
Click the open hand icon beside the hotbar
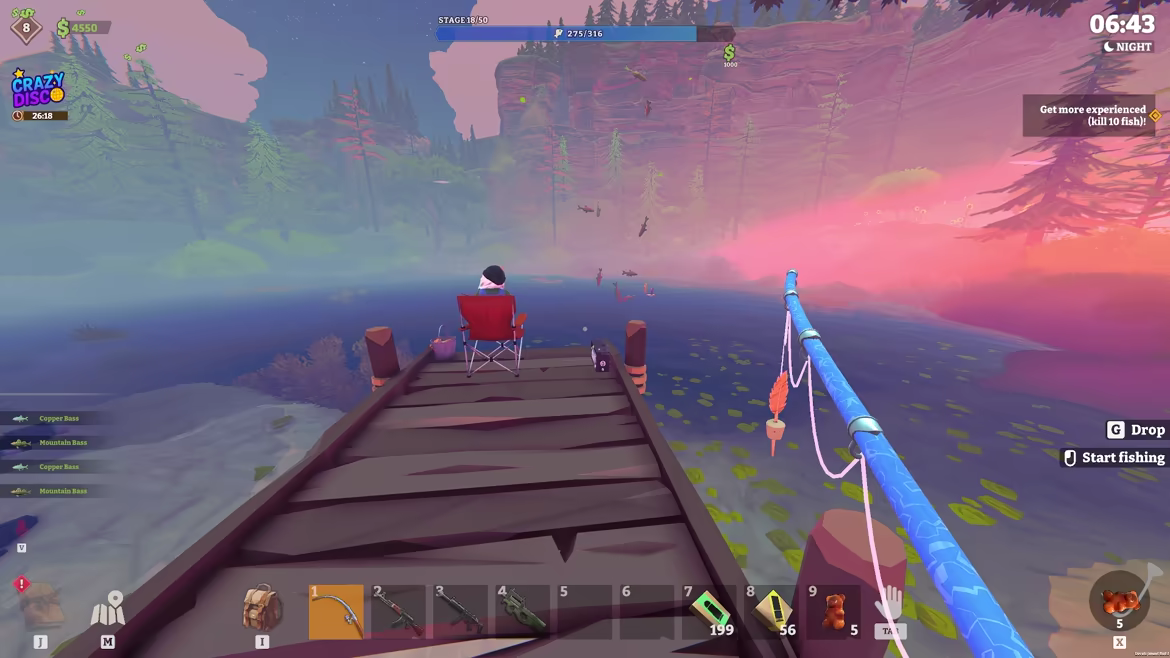[x=889, y=604]
